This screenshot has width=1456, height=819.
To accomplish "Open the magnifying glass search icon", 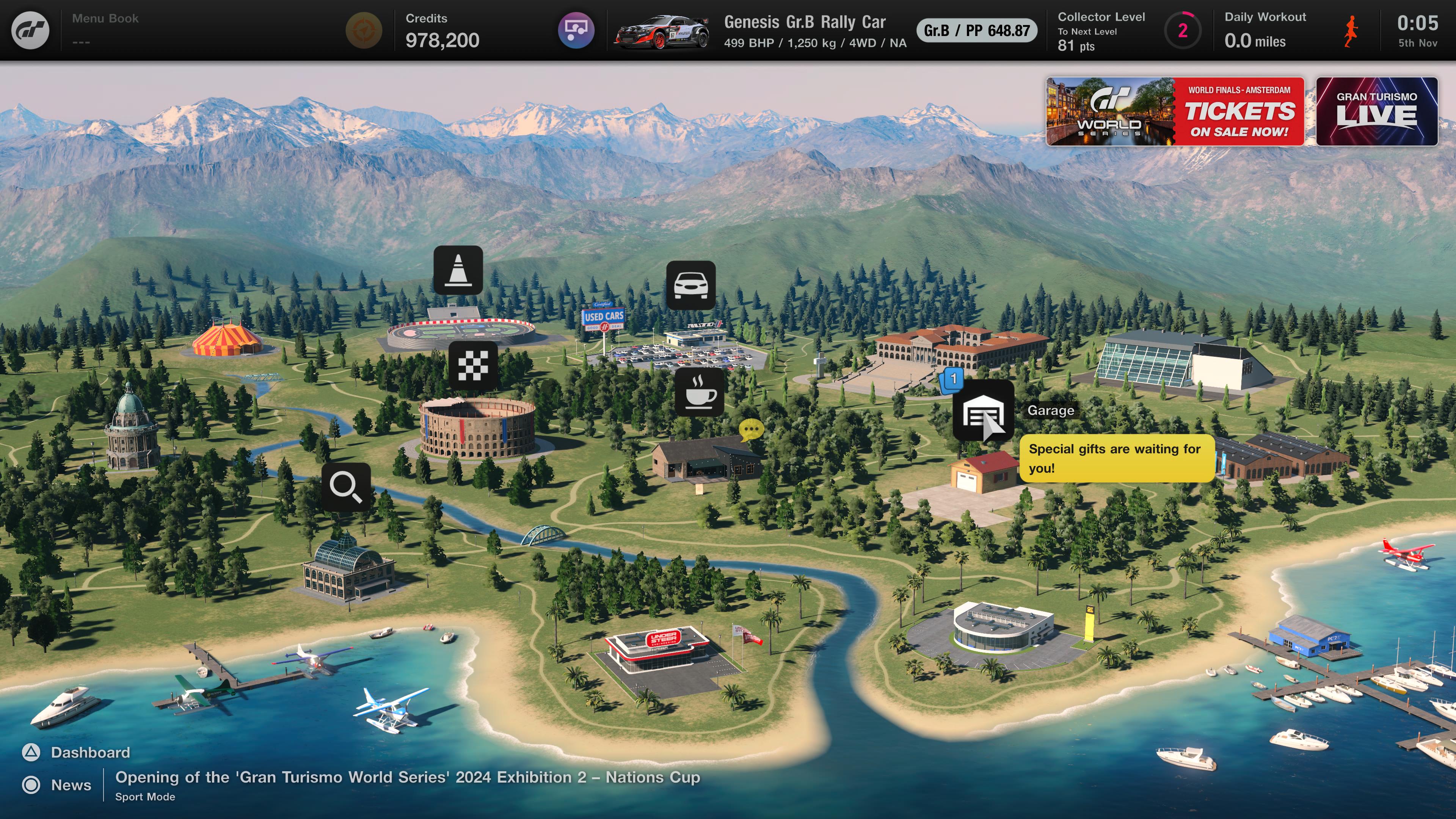I will [346, 486].
